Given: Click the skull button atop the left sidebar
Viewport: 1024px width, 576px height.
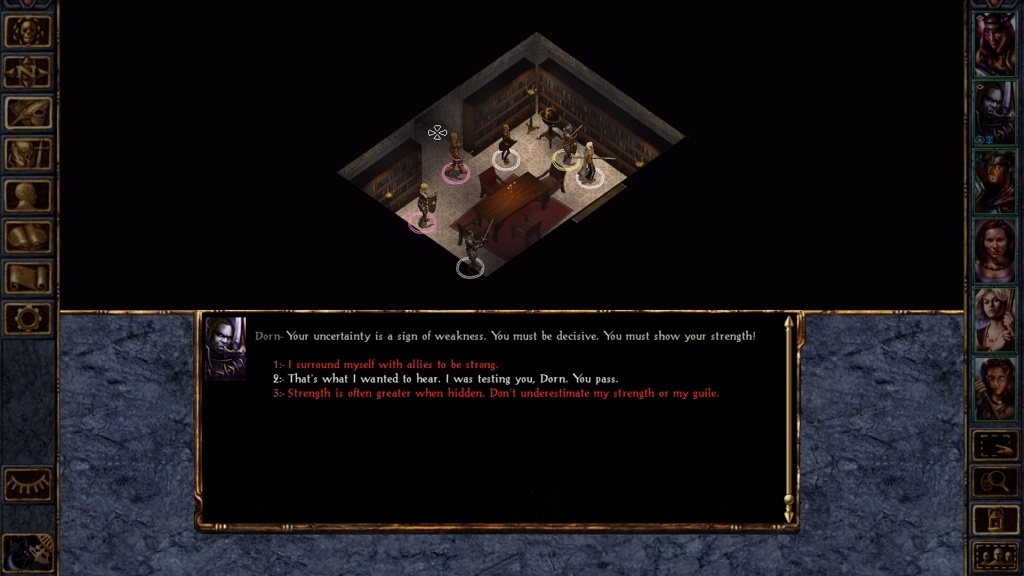Looking at the screenshot, I should click(28, 31).
